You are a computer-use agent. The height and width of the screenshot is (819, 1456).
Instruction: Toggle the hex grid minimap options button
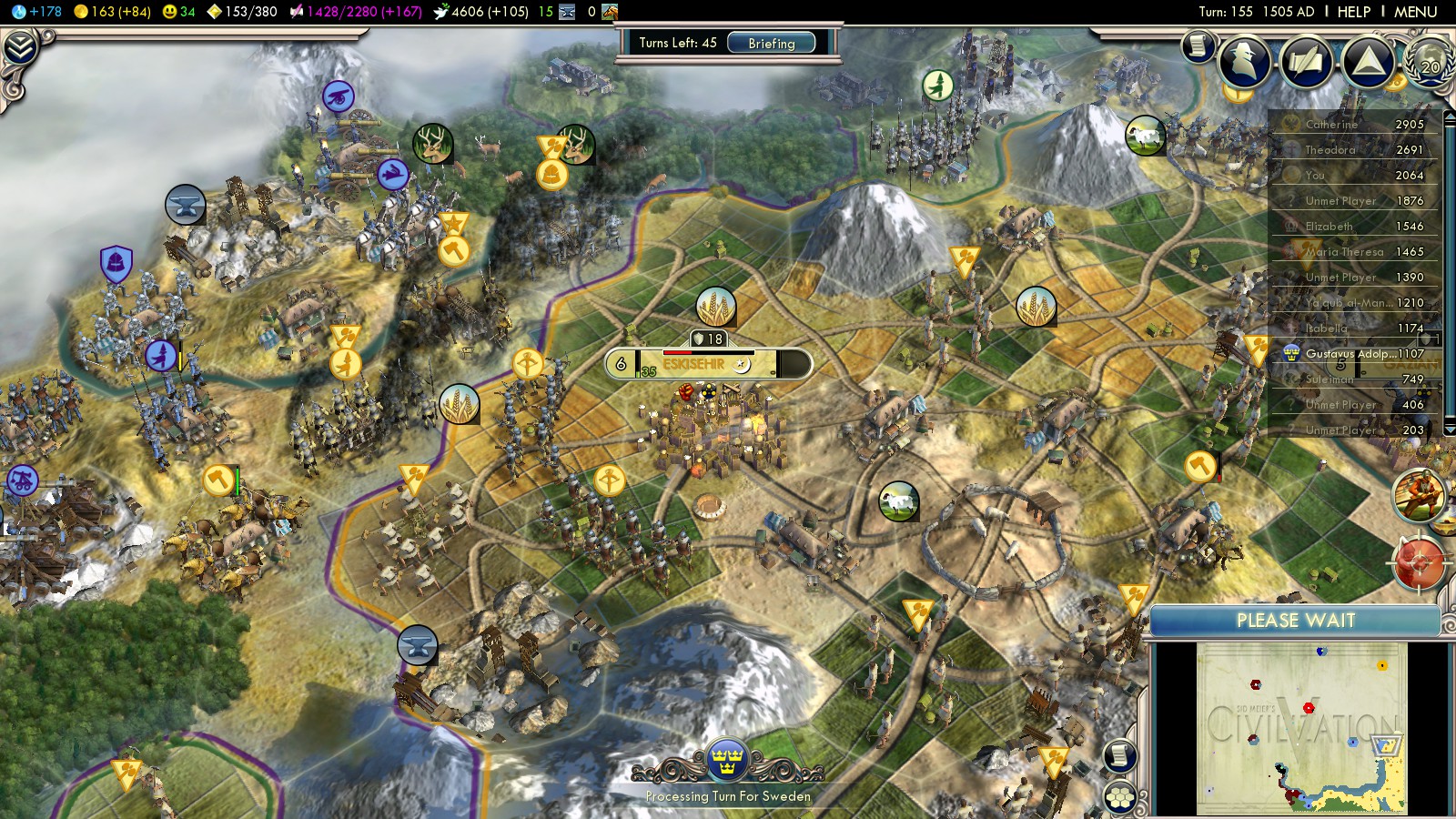click(1120, 798)
